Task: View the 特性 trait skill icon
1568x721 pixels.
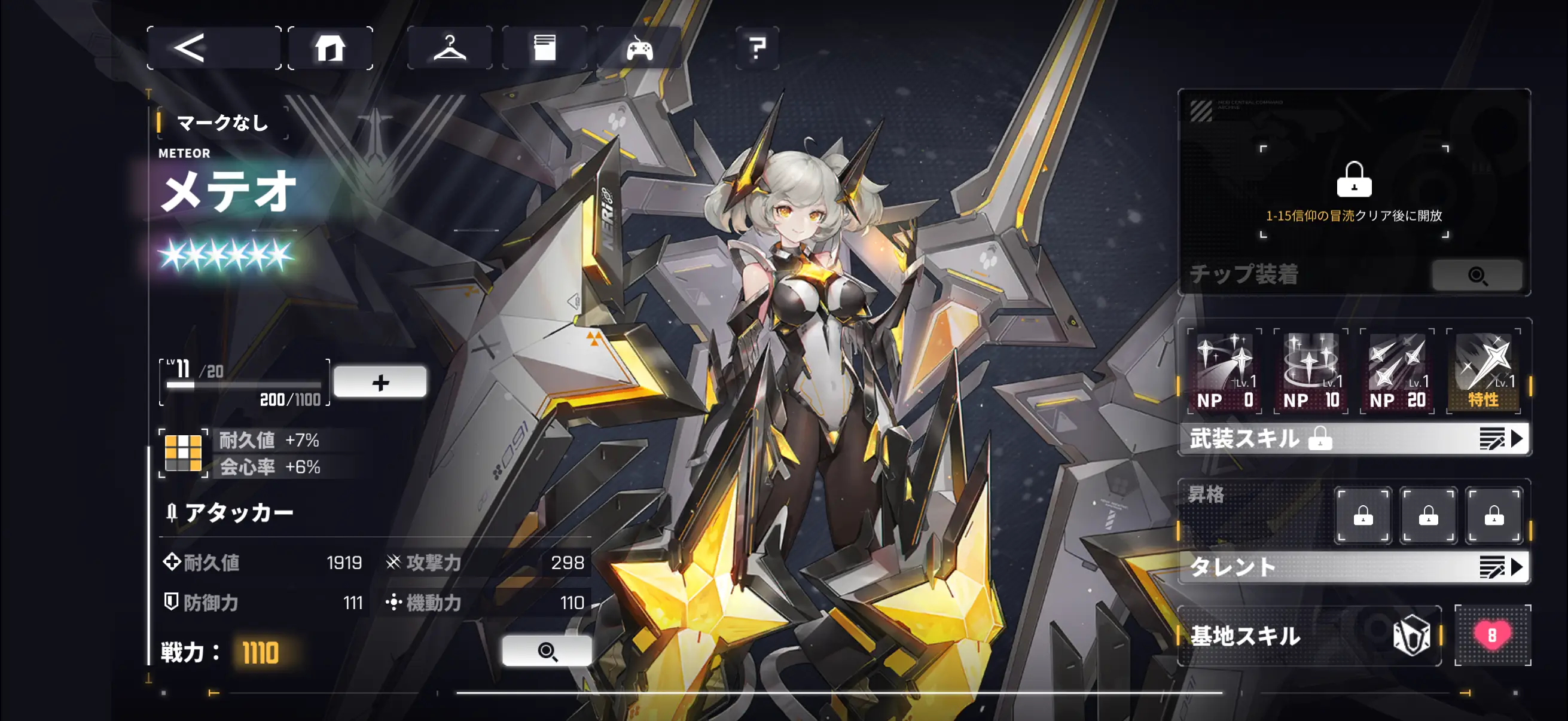Action: pyautogui.click(x=1483, y=371)
